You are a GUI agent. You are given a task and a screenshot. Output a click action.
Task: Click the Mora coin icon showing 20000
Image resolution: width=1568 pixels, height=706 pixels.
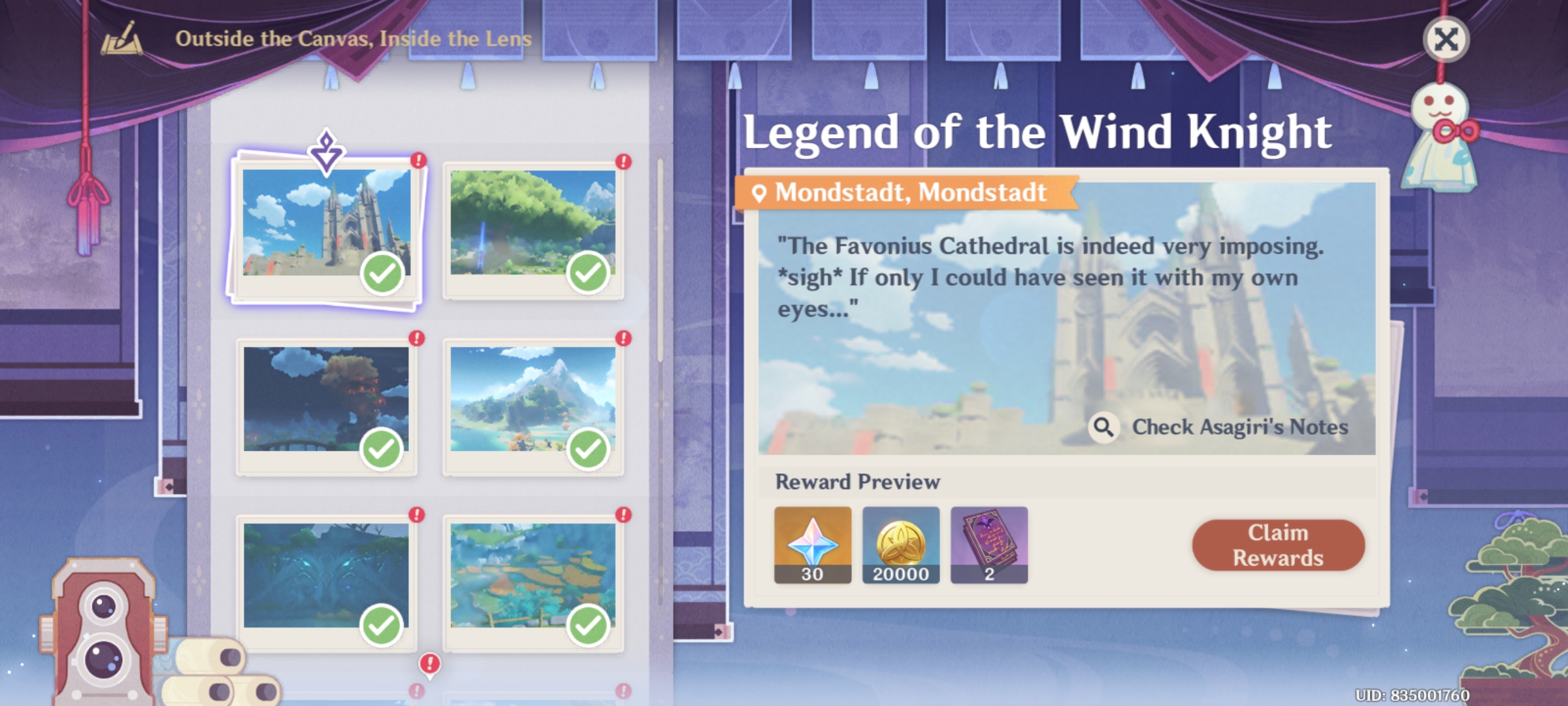coord(902,546)
